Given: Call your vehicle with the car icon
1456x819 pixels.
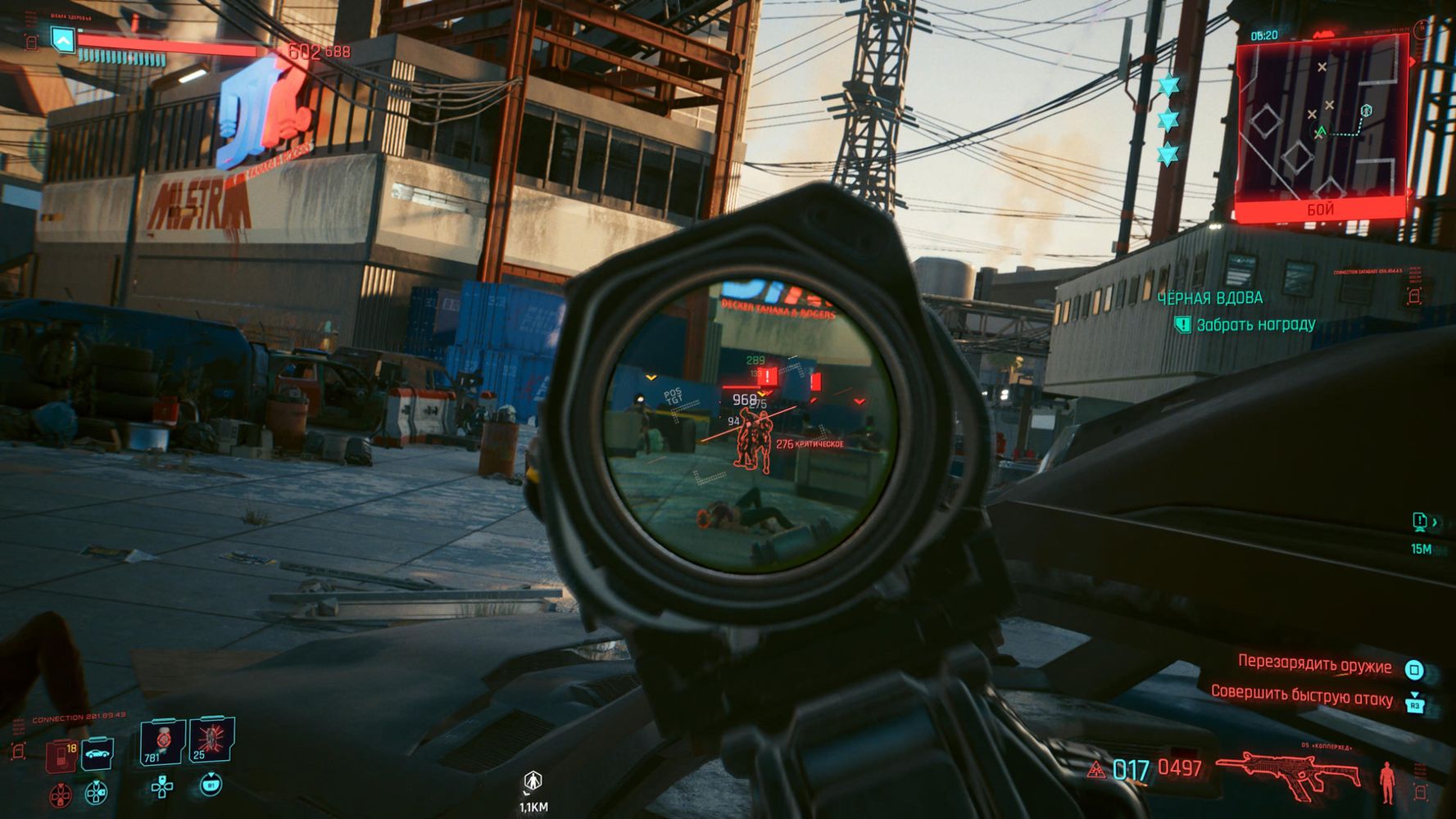Looking at the screenshot, I should click(98, 754).
